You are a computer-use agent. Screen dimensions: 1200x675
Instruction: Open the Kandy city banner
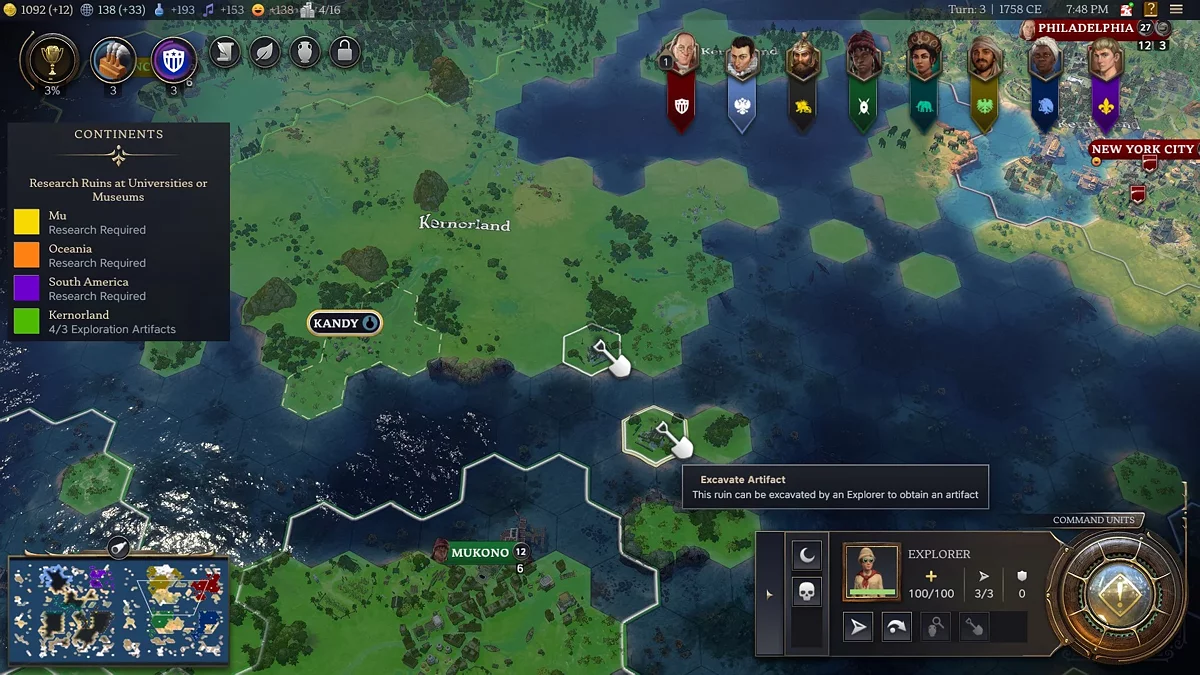344,323
